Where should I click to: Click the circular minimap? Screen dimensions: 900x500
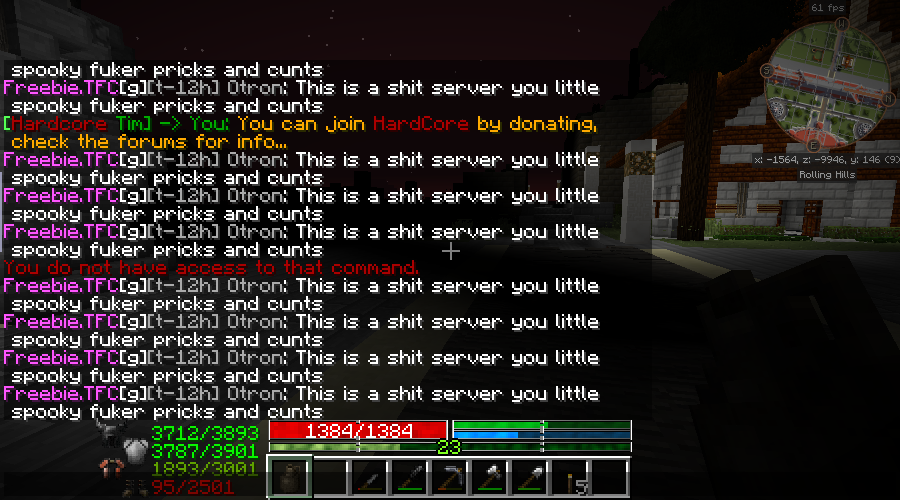[825, 85]
